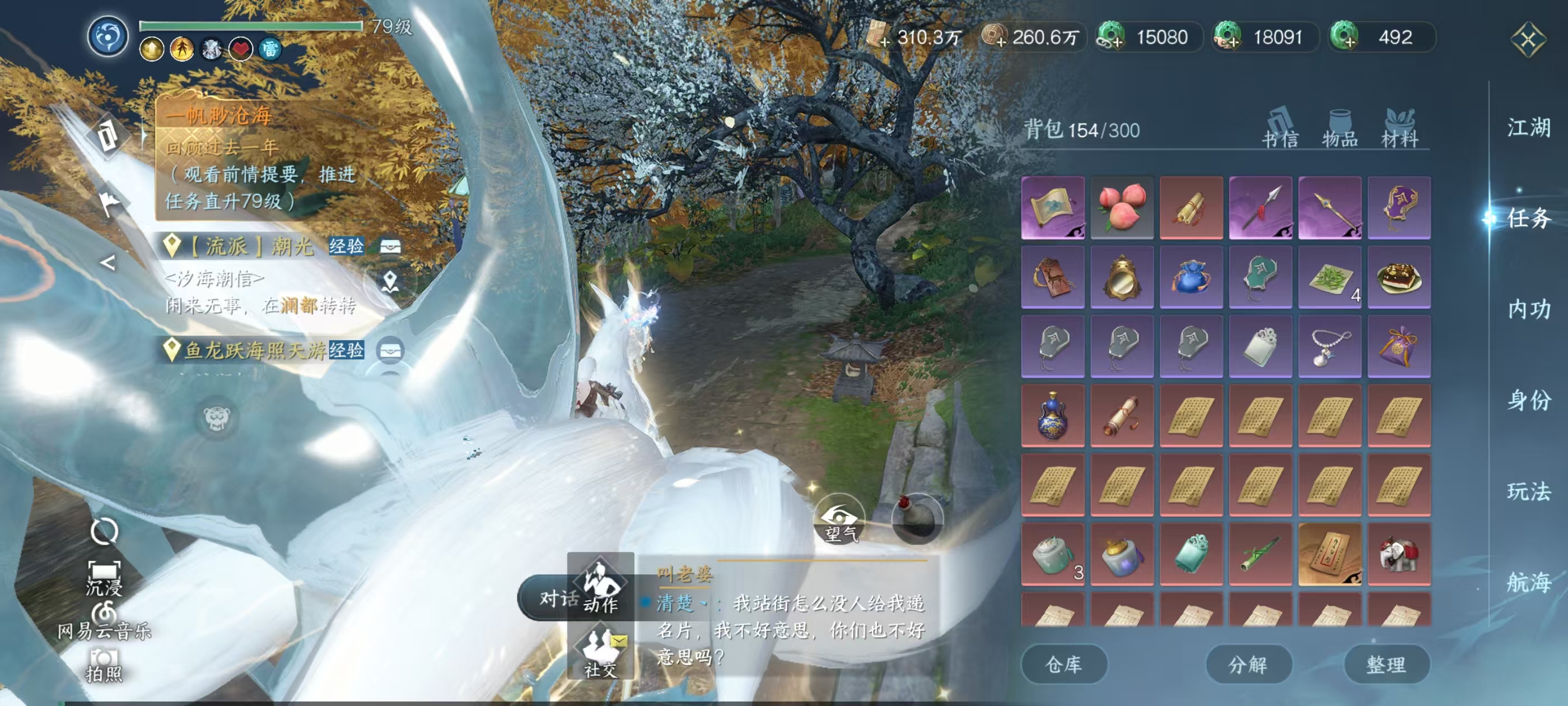Switch to the 材料 materials tab
1568x706 pixels.
[x=1399, y=129]
